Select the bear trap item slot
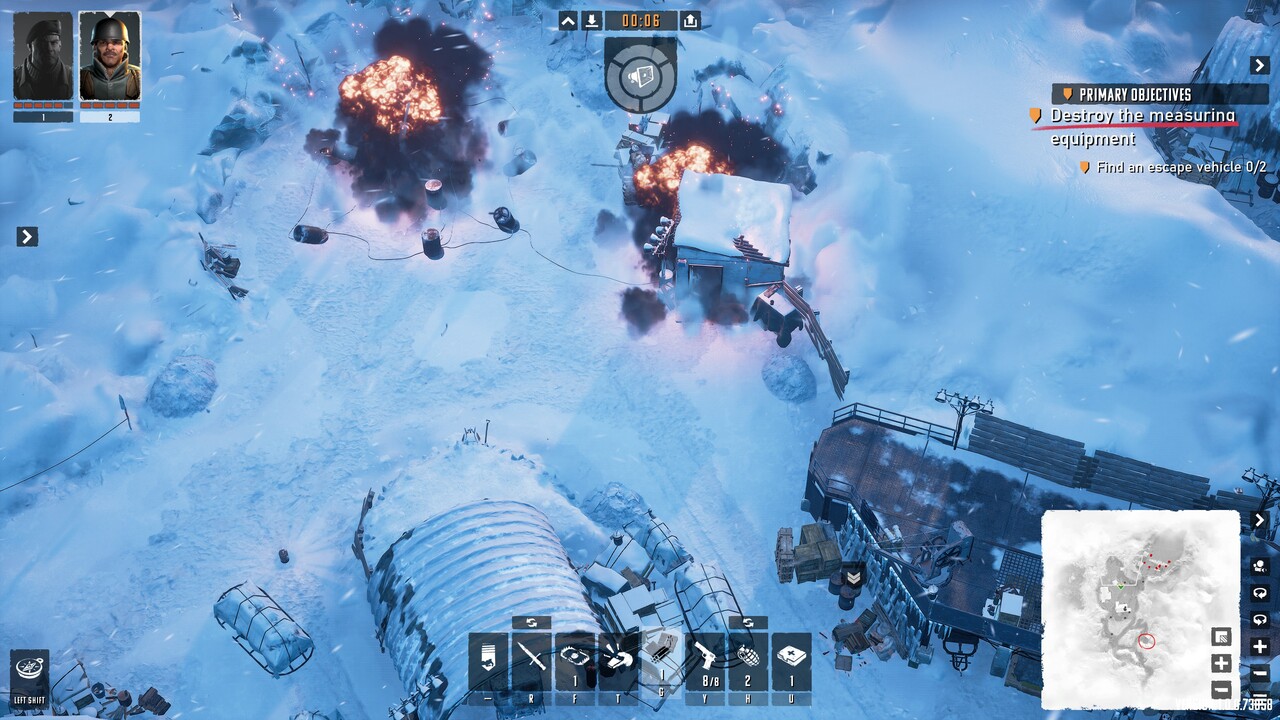This screenshot has height=720, width=1280. (575, 660)
